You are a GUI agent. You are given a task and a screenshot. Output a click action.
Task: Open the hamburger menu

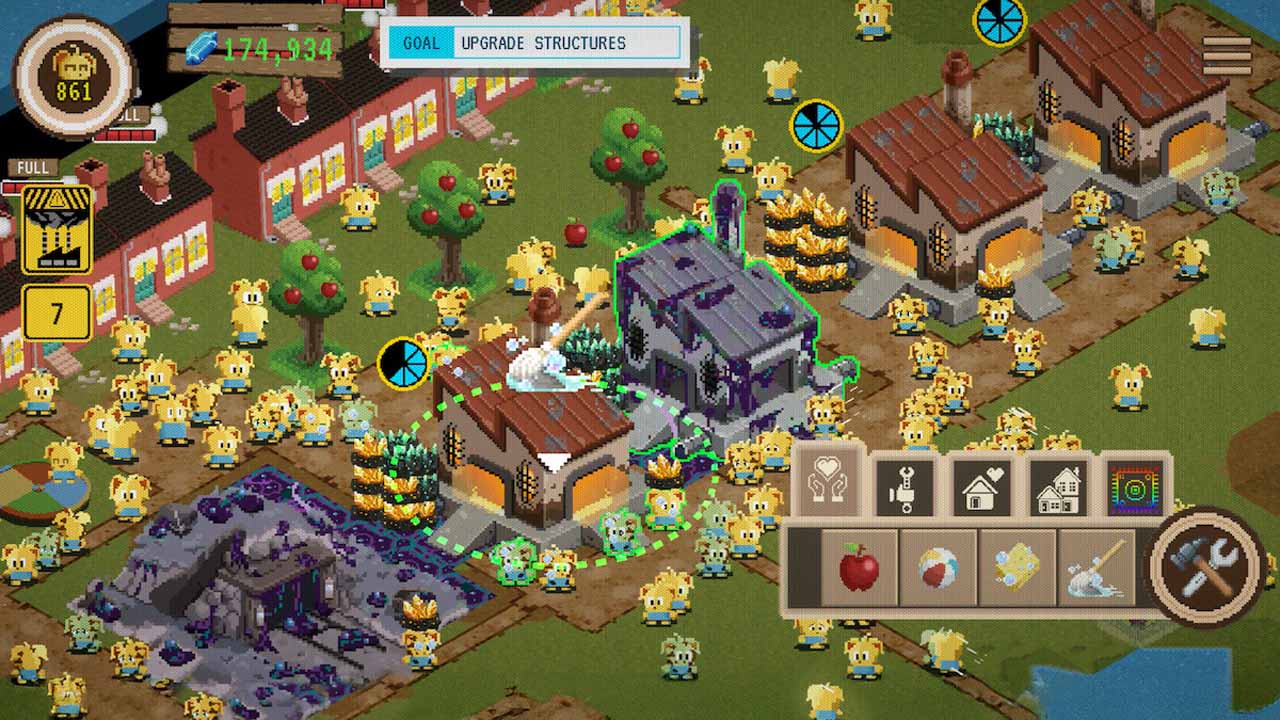(x=1226, y=56)
